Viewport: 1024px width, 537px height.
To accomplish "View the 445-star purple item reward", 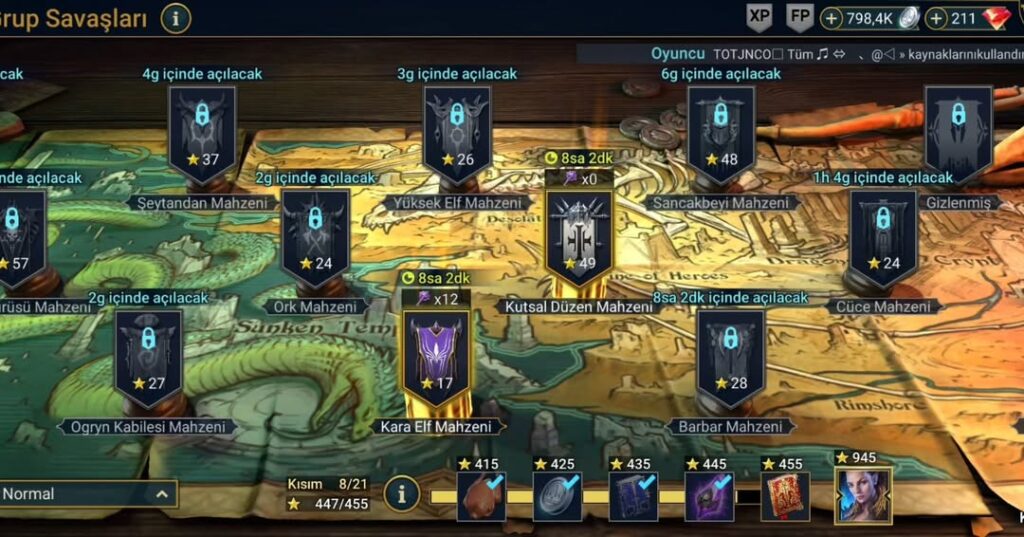I will pyautogui.click(x=709, y=497).
